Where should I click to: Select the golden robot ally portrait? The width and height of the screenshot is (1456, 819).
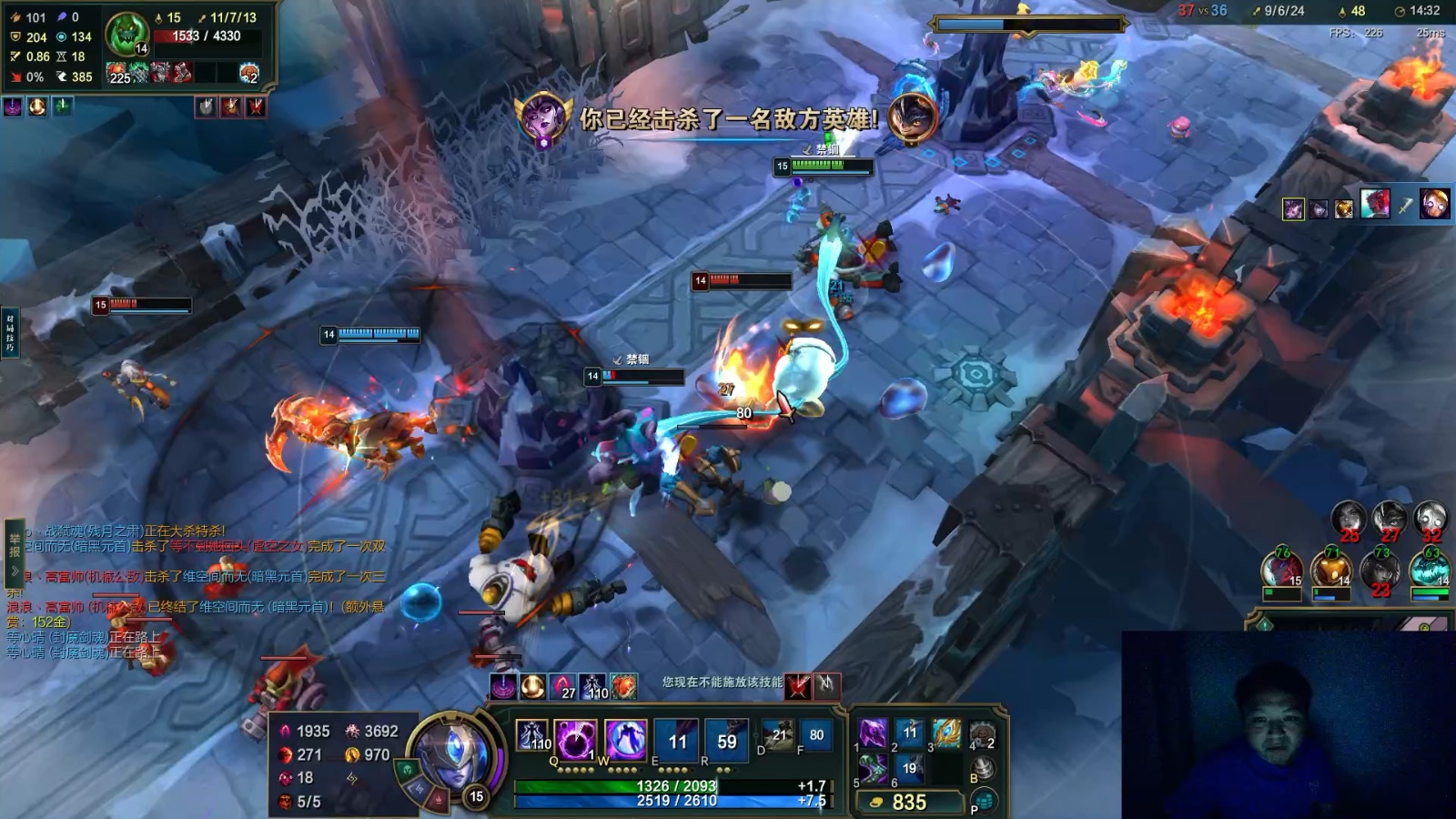[1331, 571]
